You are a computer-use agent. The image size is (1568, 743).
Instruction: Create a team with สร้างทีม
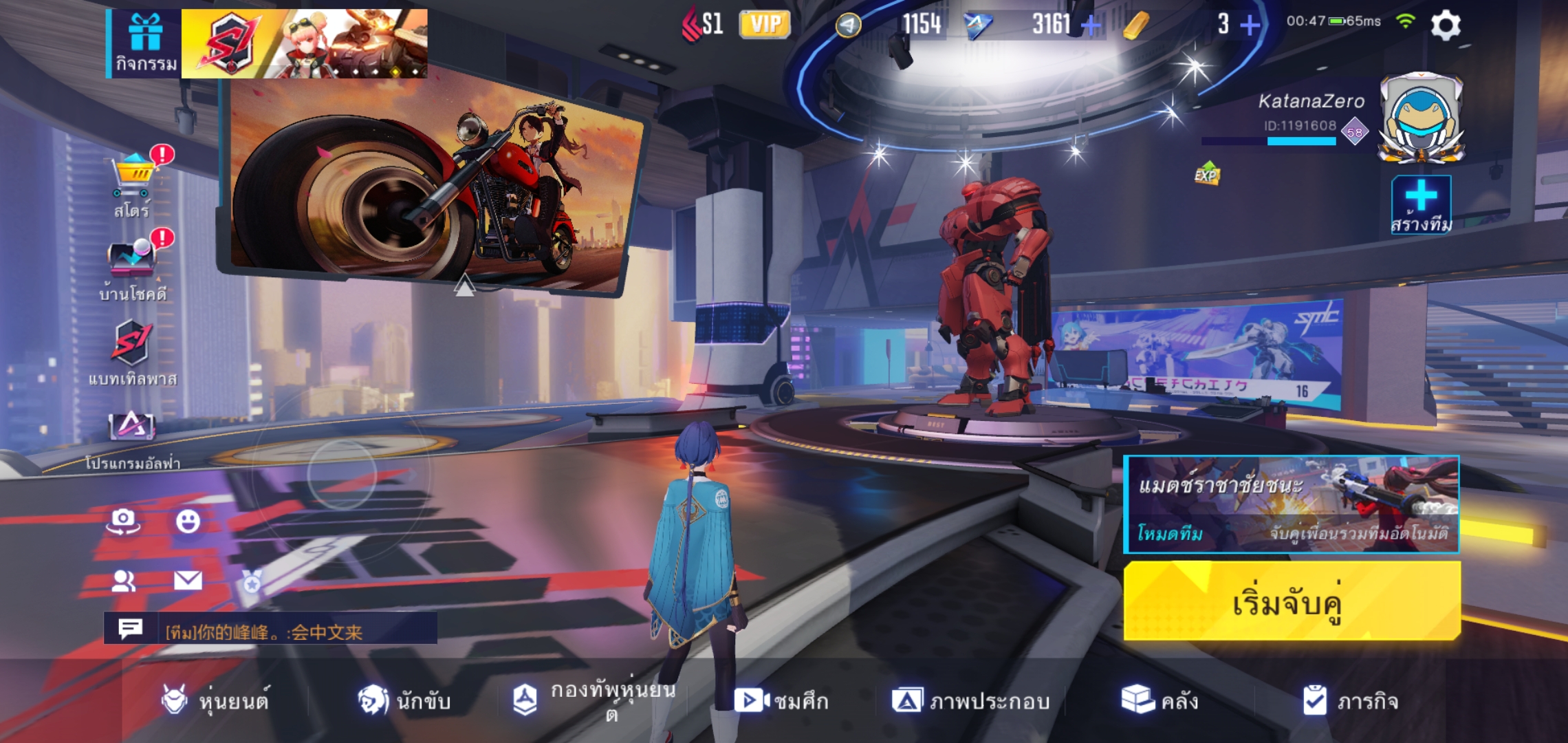[1421, 205]
